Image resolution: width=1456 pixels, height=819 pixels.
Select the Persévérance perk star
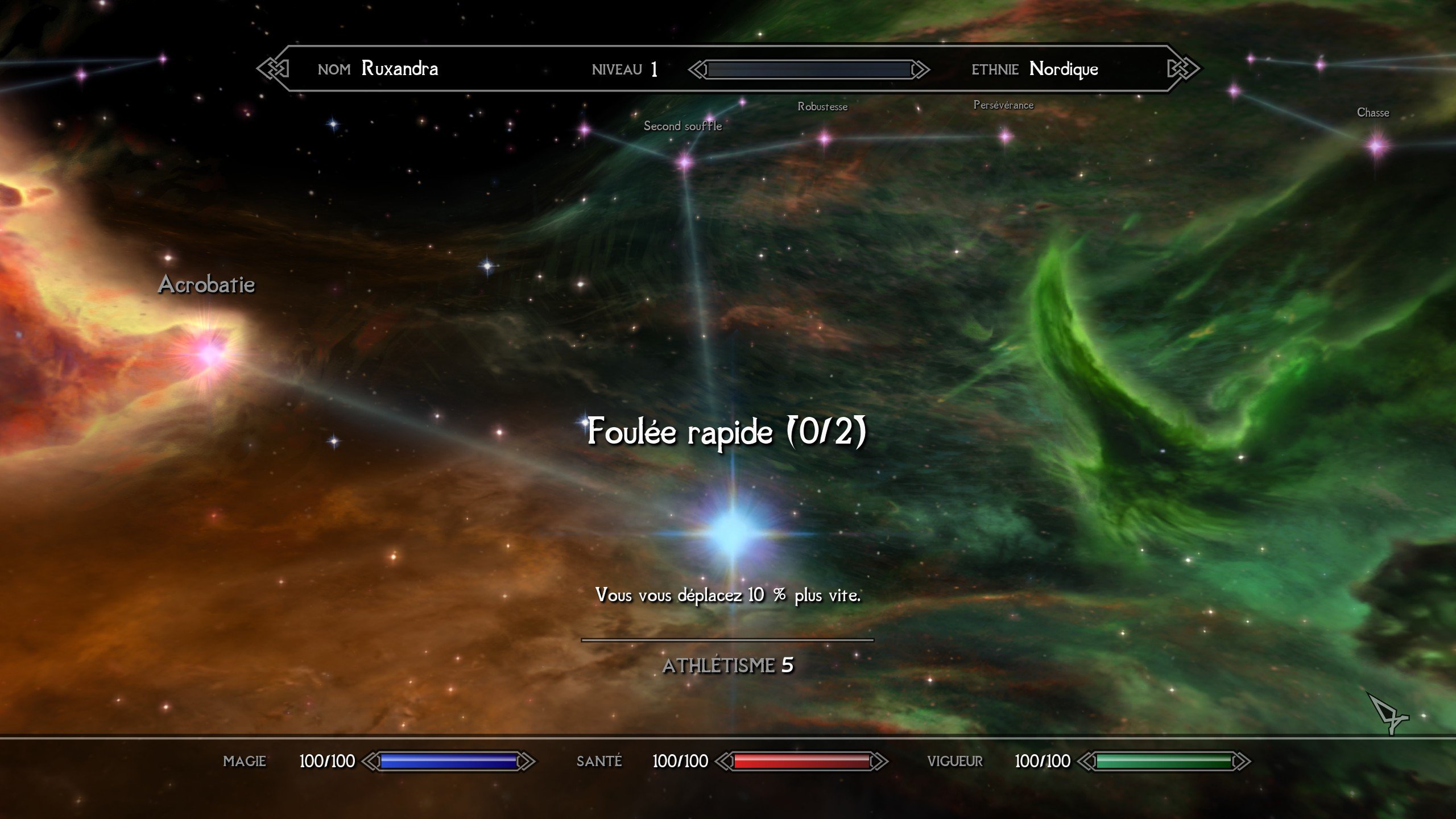pos(1006,136)
